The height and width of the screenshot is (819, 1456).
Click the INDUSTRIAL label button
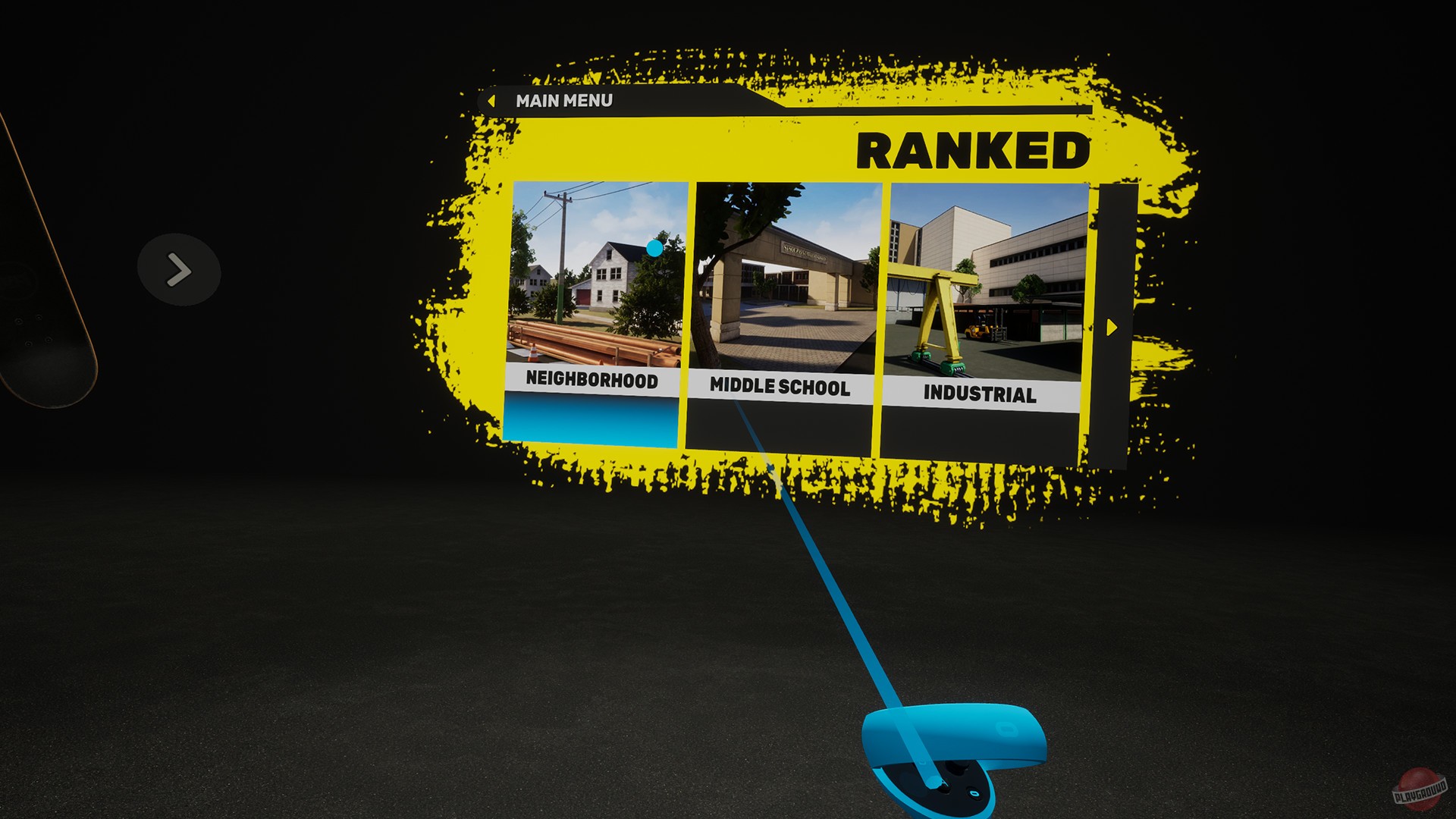click(979, 394)
